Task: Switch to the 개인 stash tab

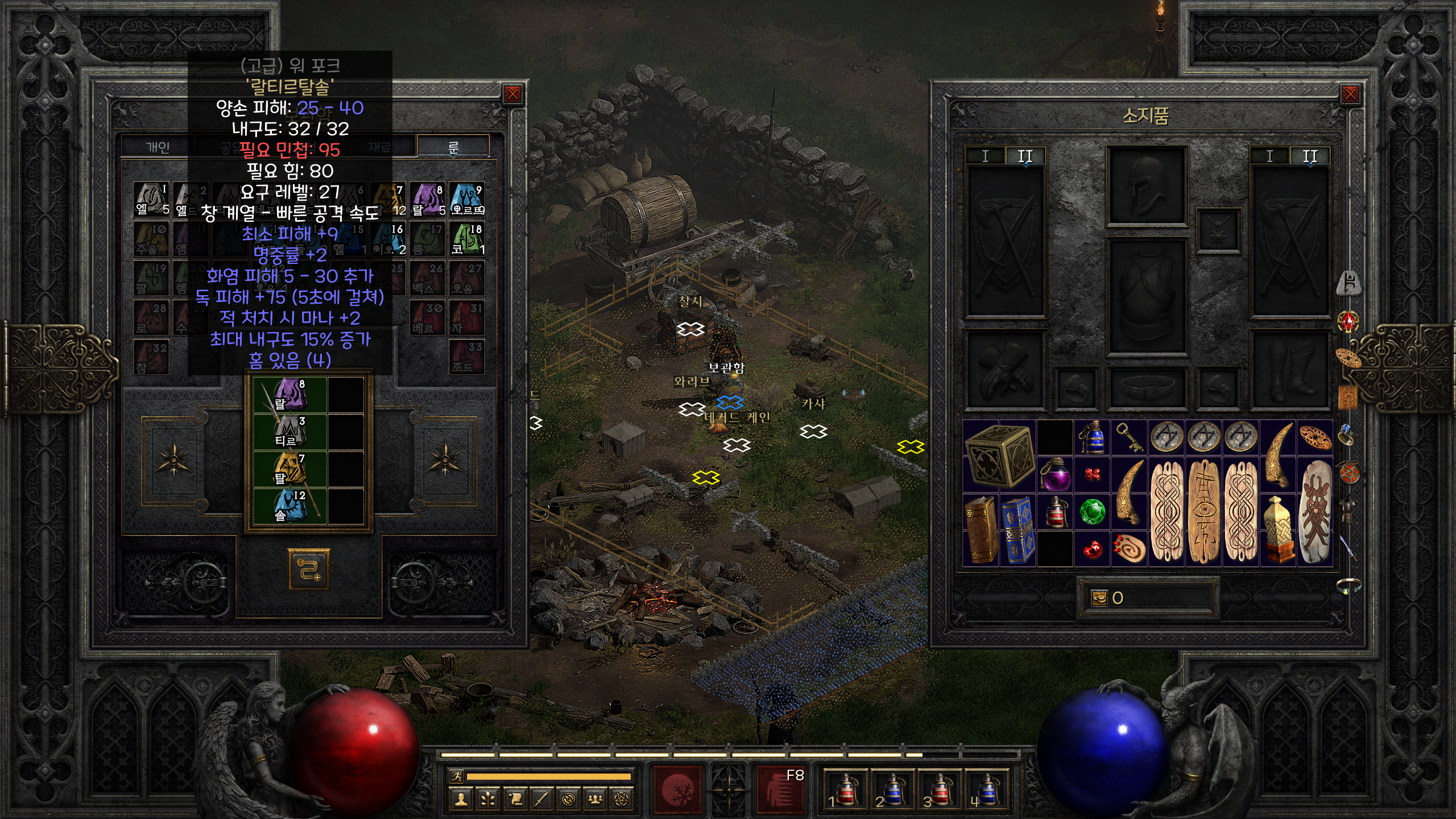Action: (158, 148)
